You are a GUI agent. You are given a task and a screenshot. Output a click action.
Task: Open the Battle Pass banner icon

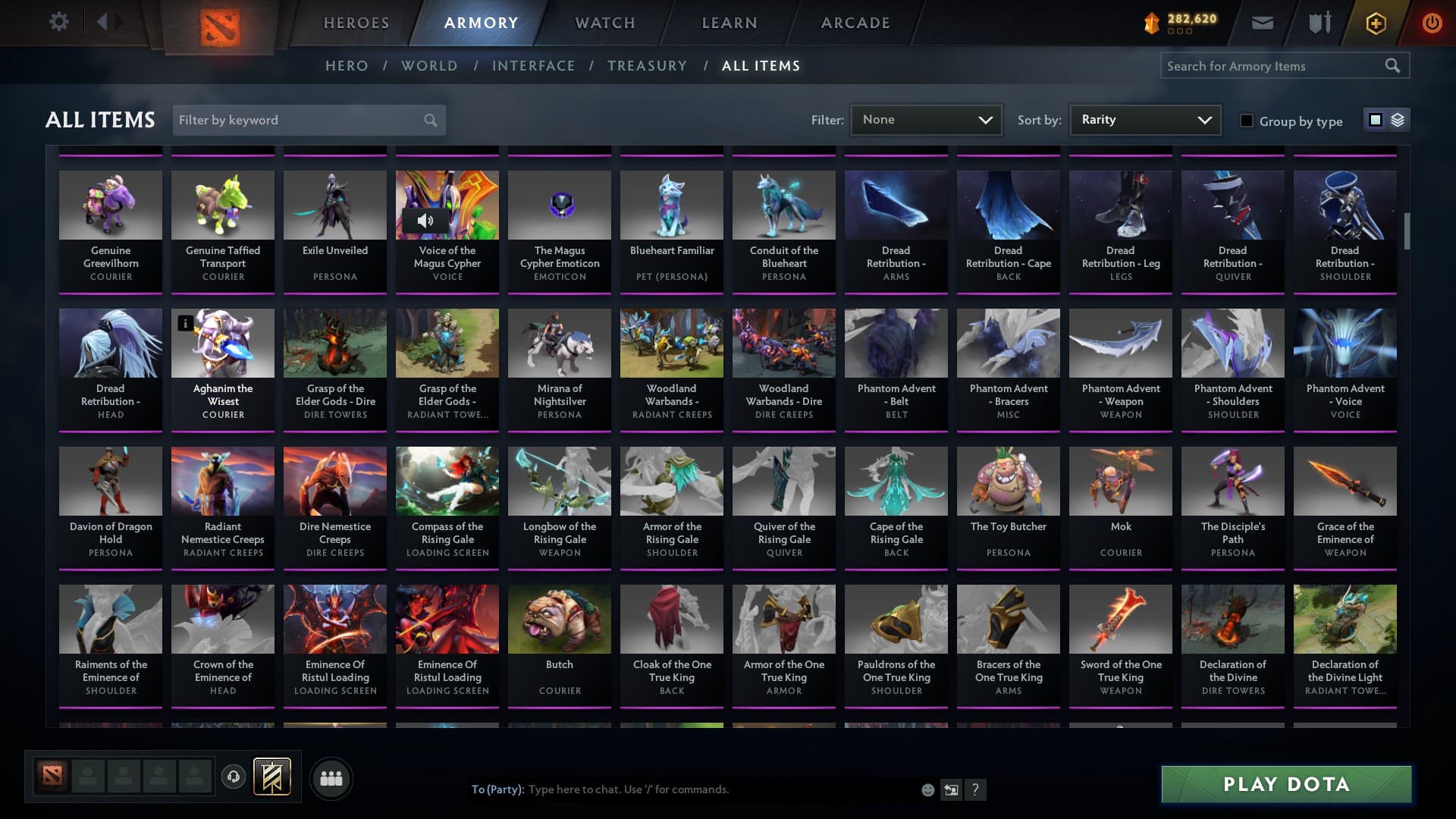pyautogui.click(x=273, y=777)
